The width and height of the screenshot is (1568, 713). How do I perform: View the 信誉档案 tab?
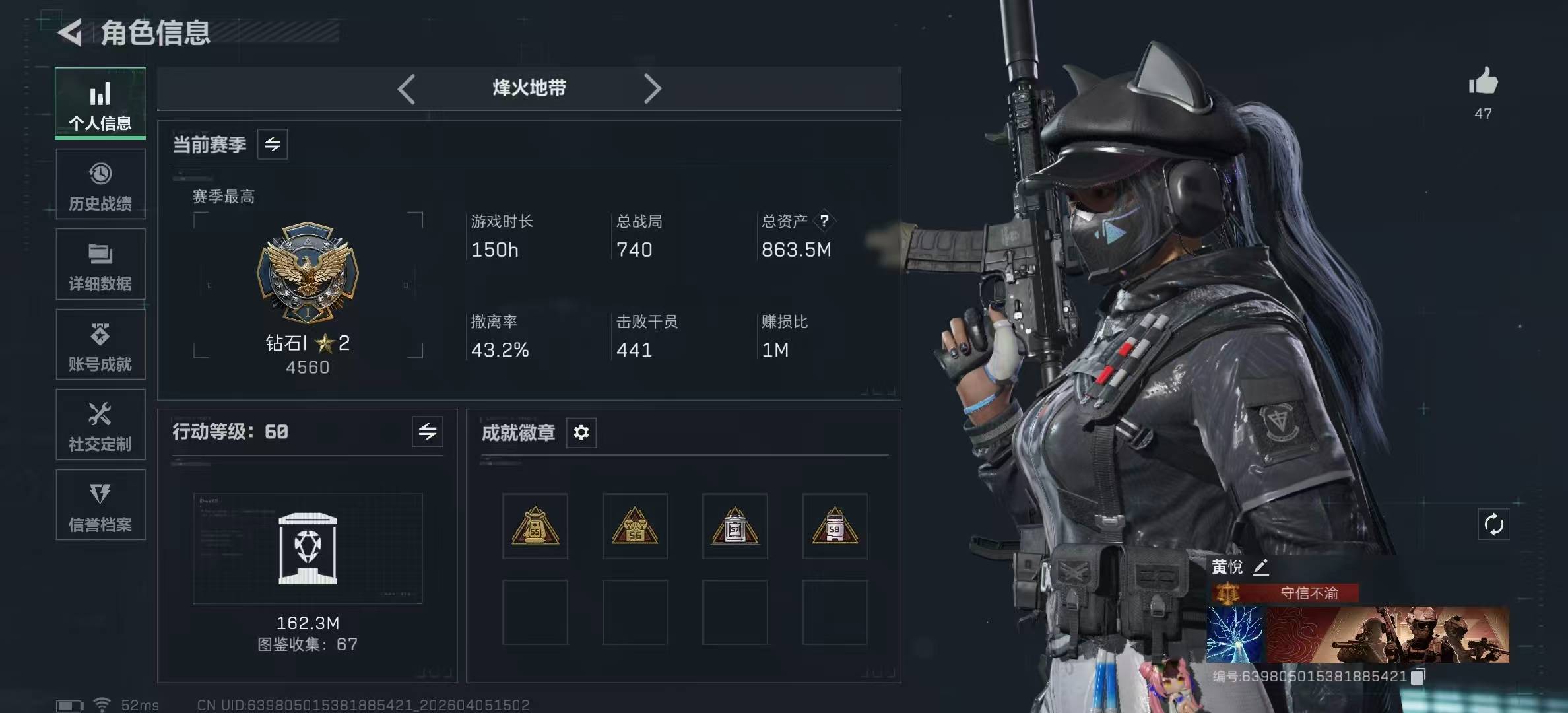[x=100, y=506]
